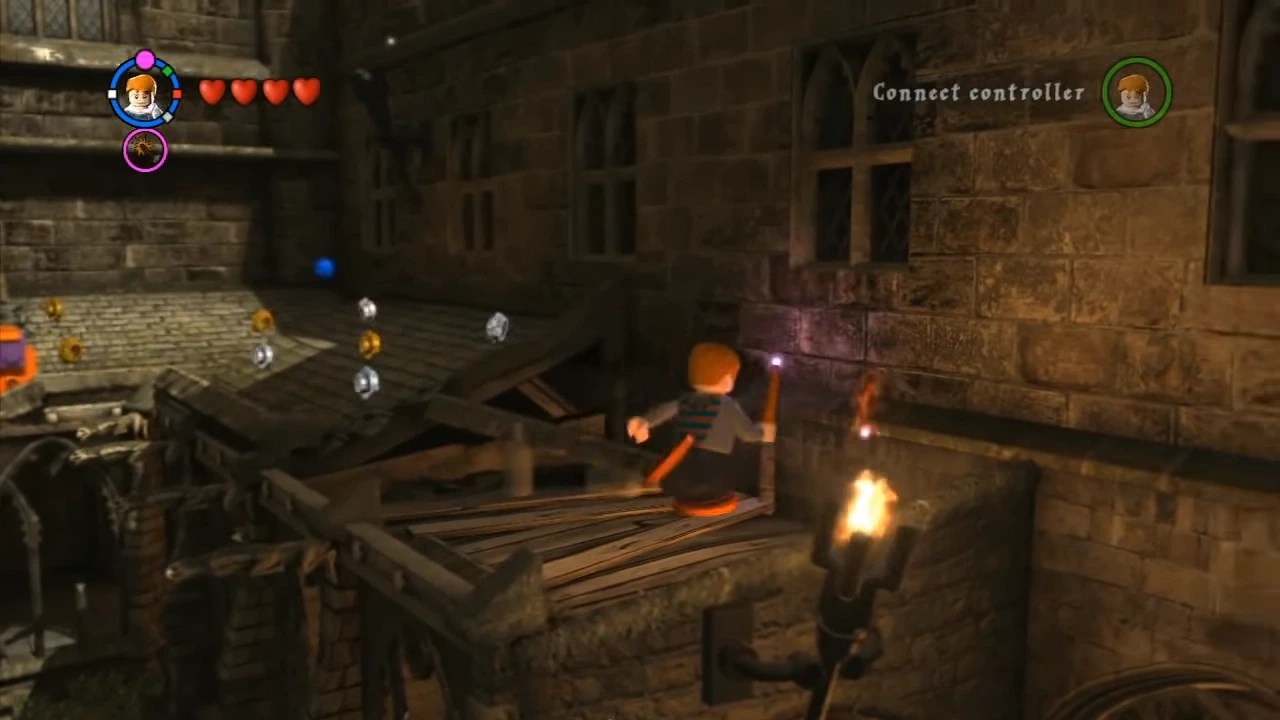Click the first red heart in the health bar
Viewport: 1280px width, 720px height.
(x=213, y=93)
